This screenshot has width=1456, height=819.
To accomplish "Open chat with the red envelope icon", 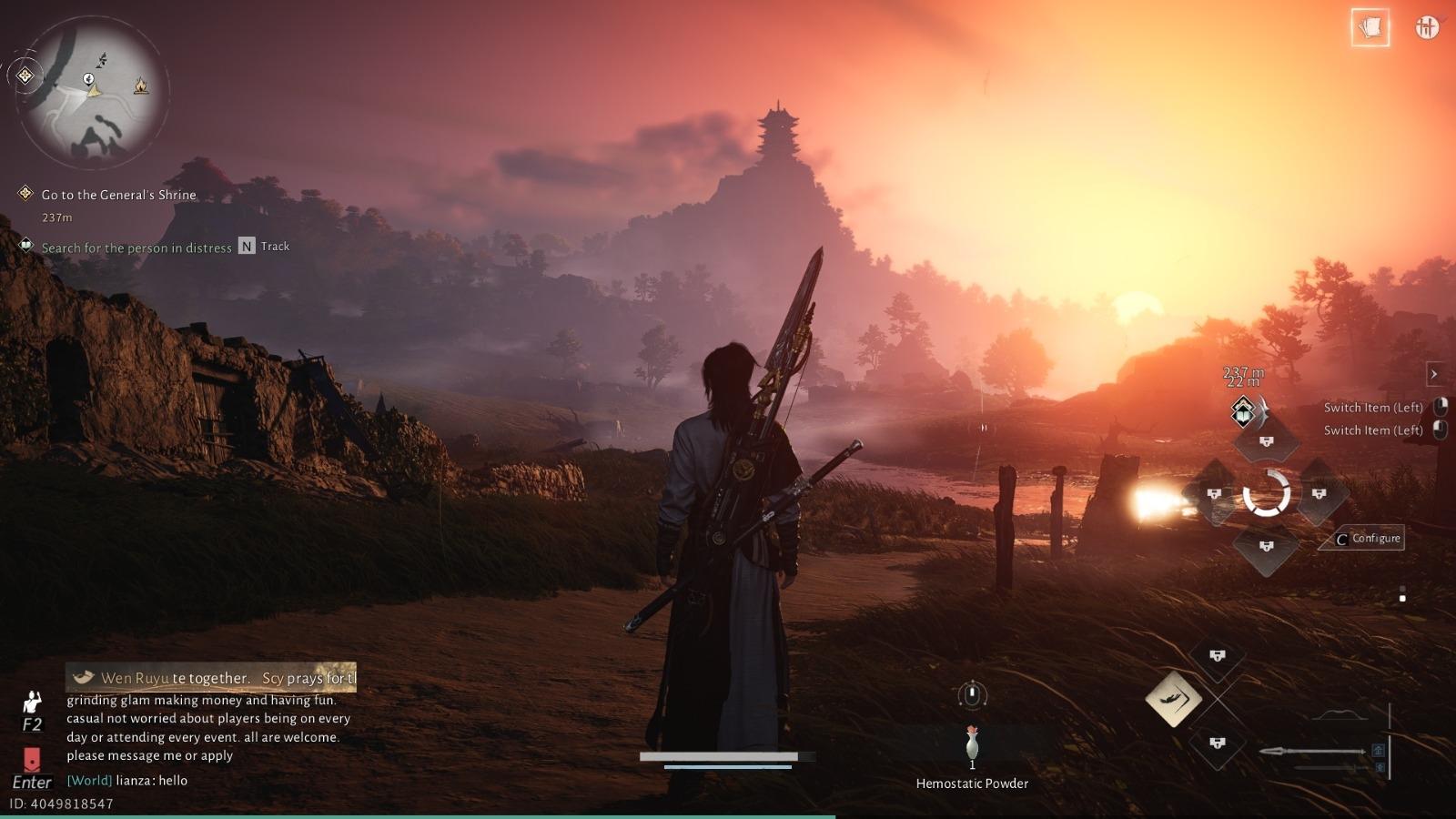I will click(32, 760).
